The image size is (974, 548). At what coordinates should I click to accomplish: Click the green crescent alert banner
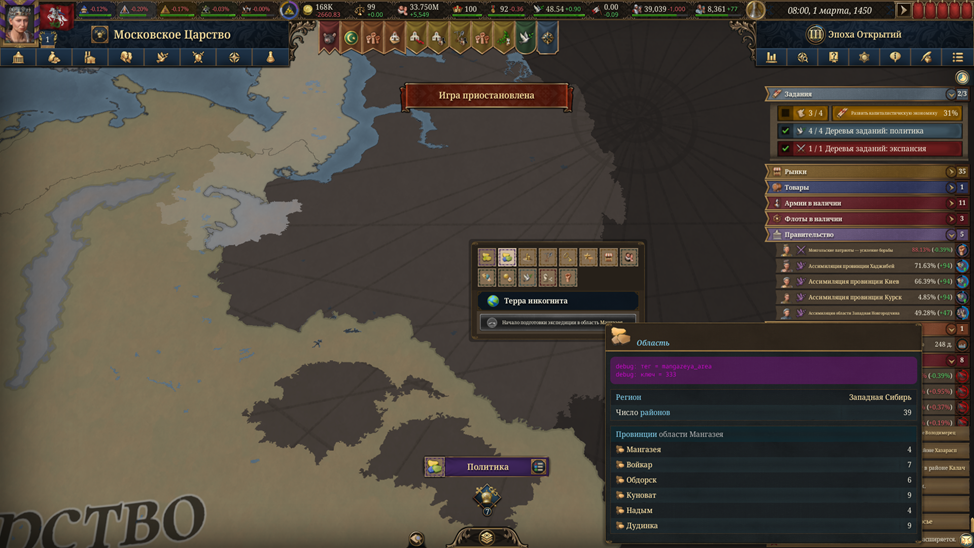click(350, 38)
